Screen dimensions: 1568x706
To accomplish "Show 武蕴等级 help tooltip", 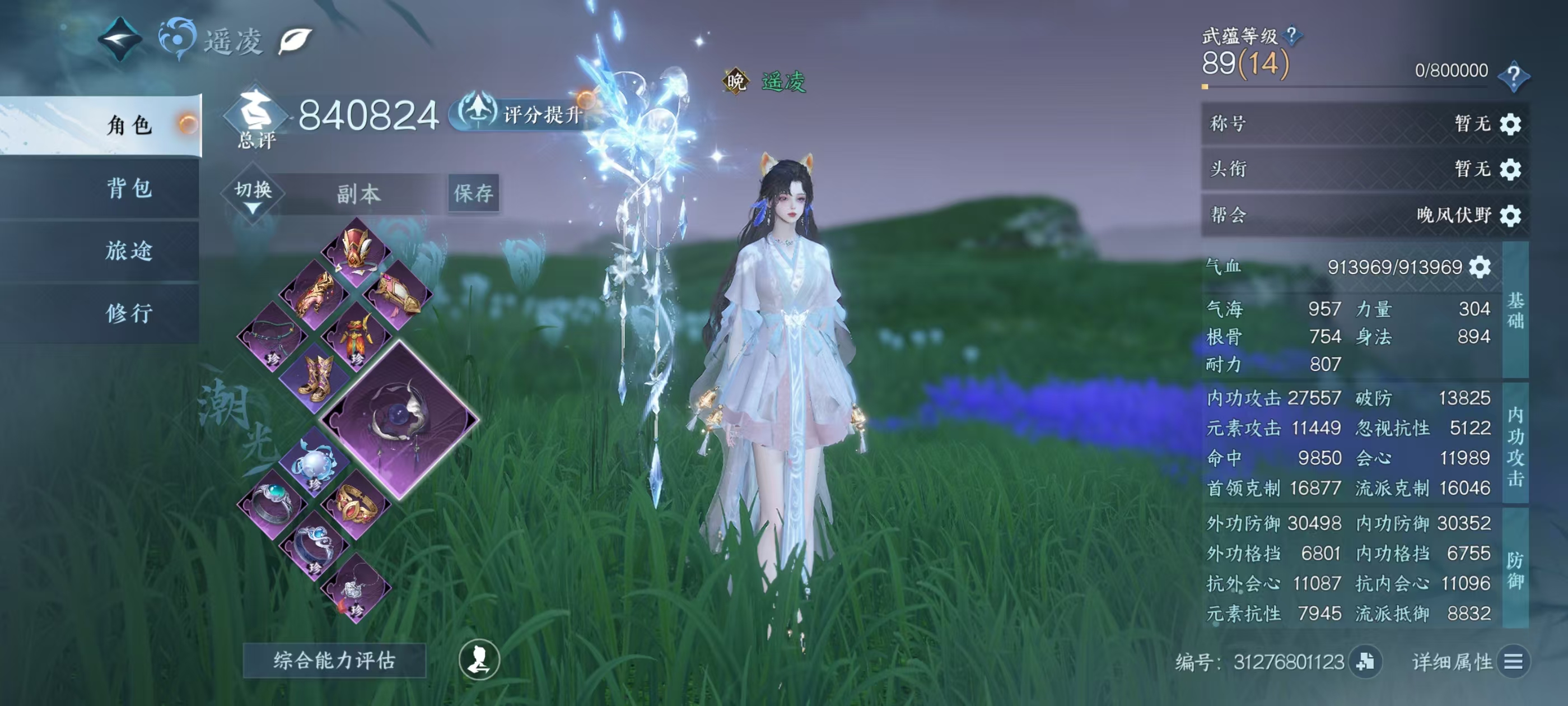I will 1291,35.
